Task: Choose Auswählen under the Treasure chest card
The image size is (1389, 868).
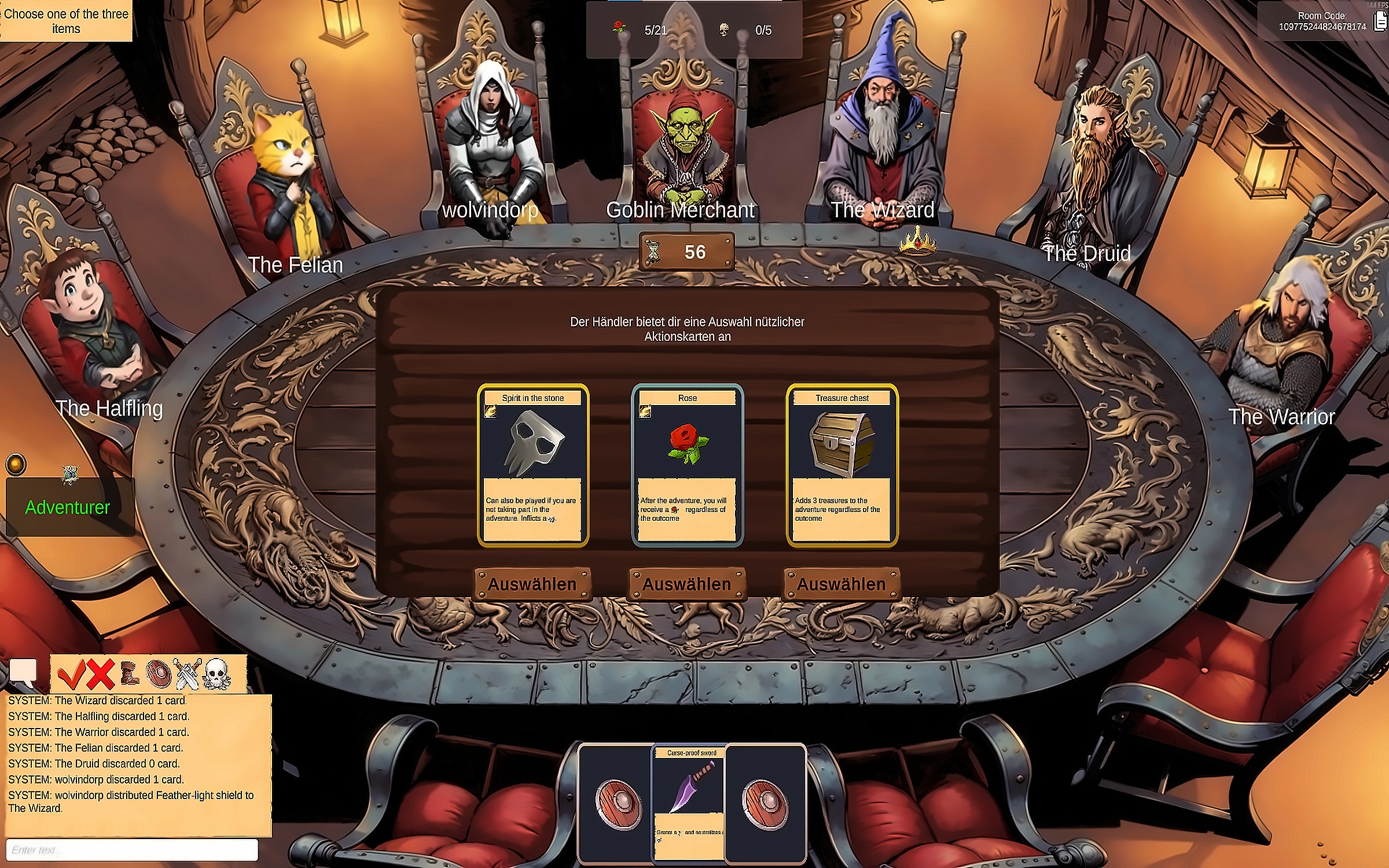Action: pos(842,584)
